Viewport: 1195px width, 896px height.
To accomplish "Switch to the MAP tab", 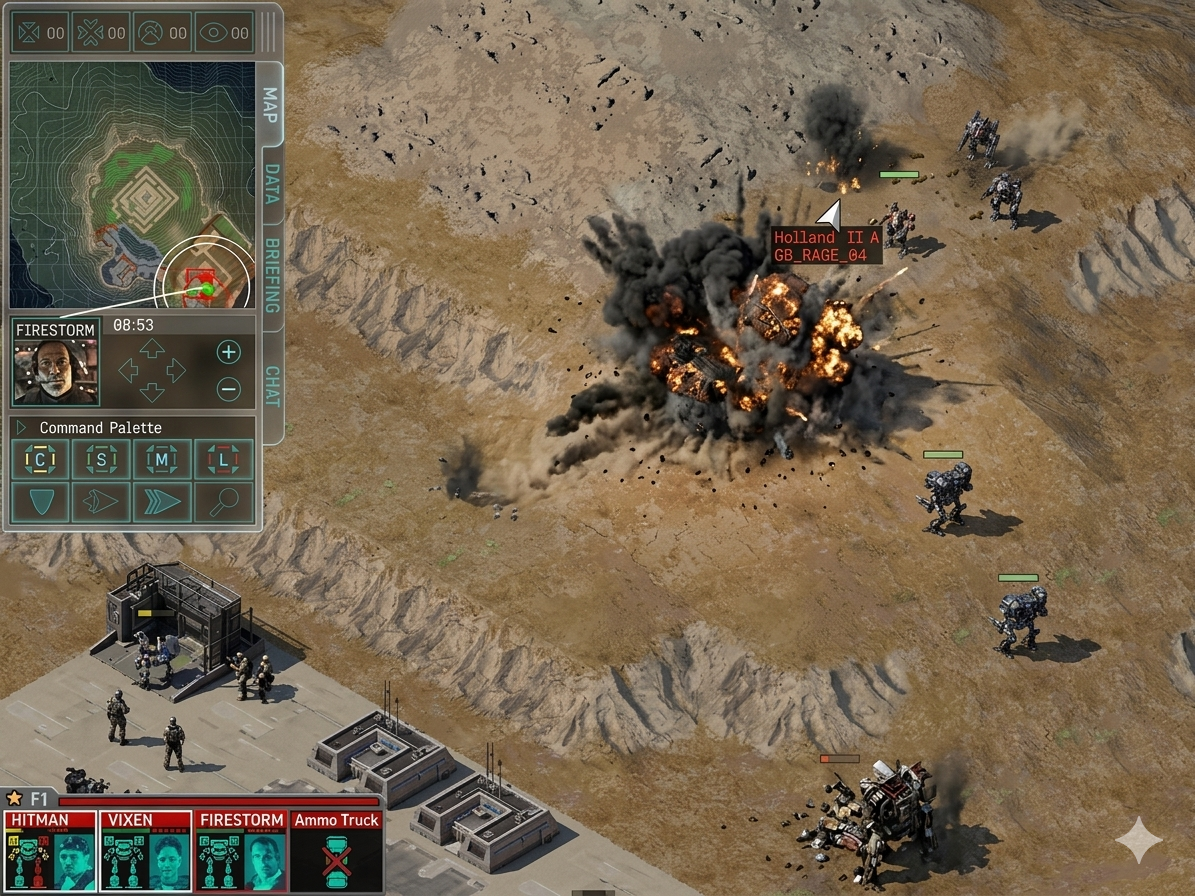I will pyautogui.click(x=269, y=101).
